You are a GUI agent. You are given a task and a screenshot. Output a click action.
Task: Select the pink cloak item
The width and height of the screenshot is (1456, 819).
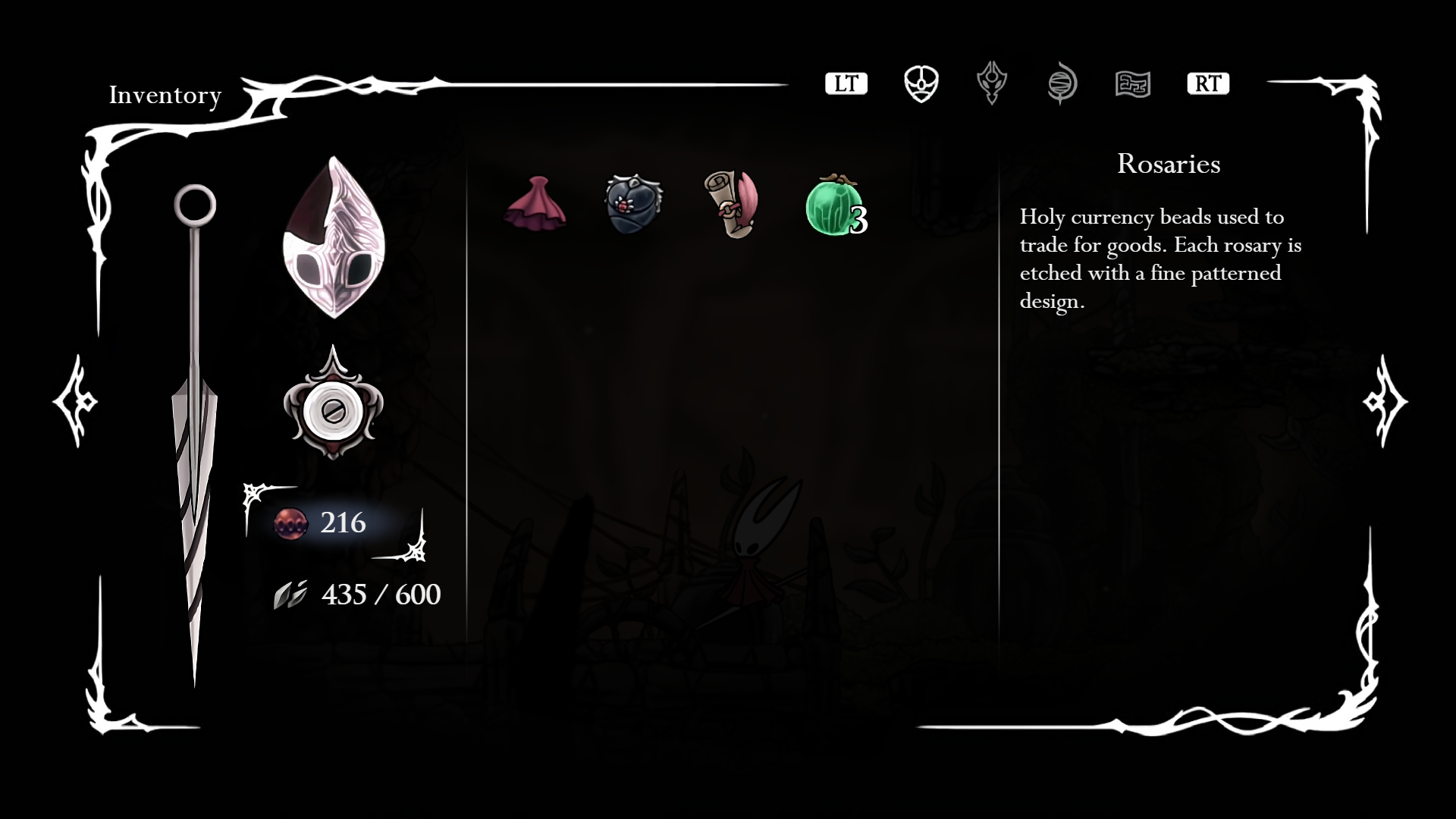tap(535, 203)
